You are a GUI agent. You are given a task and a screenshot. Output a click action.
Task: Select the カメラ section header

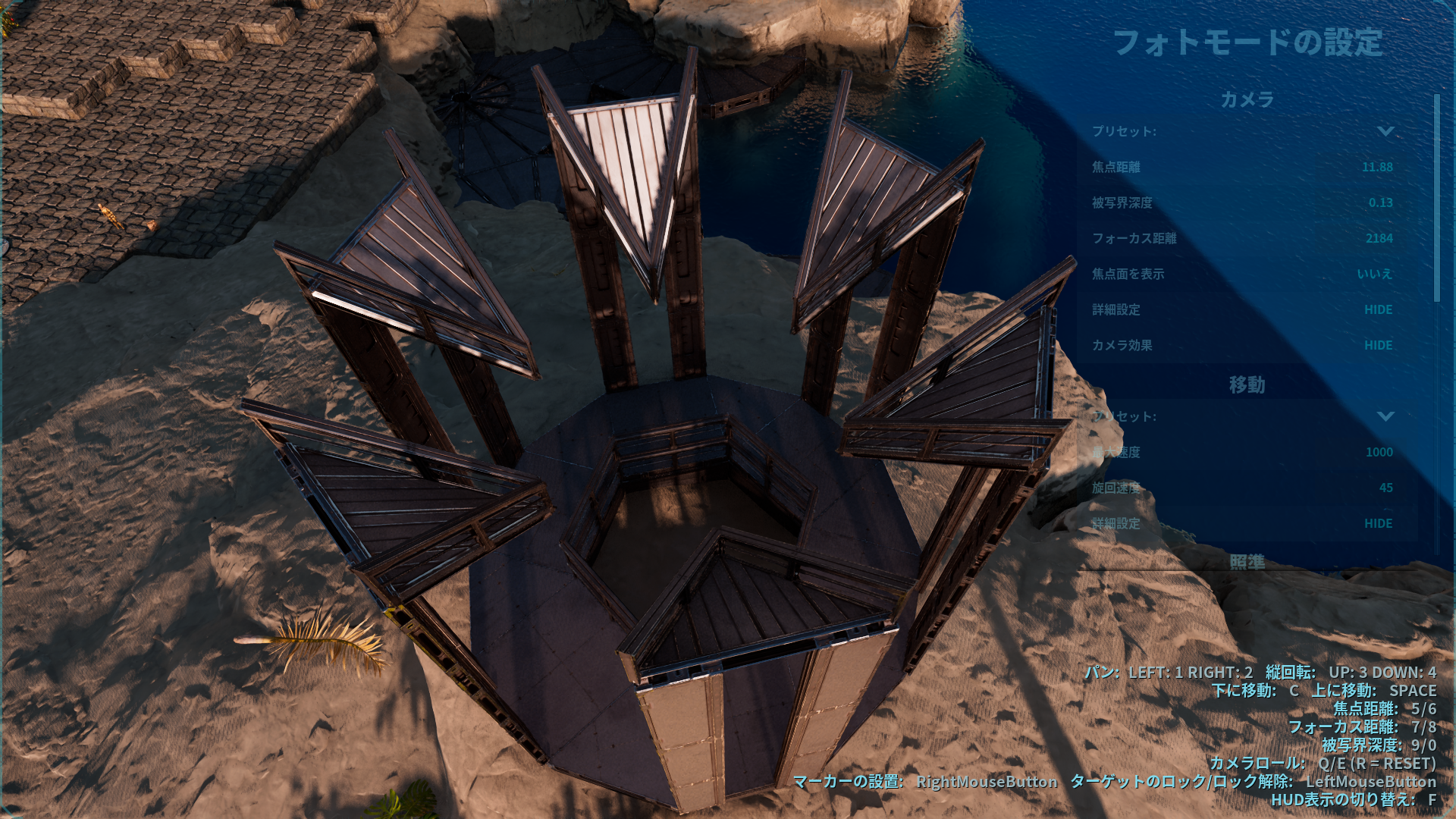click(x=1247, y=99)
